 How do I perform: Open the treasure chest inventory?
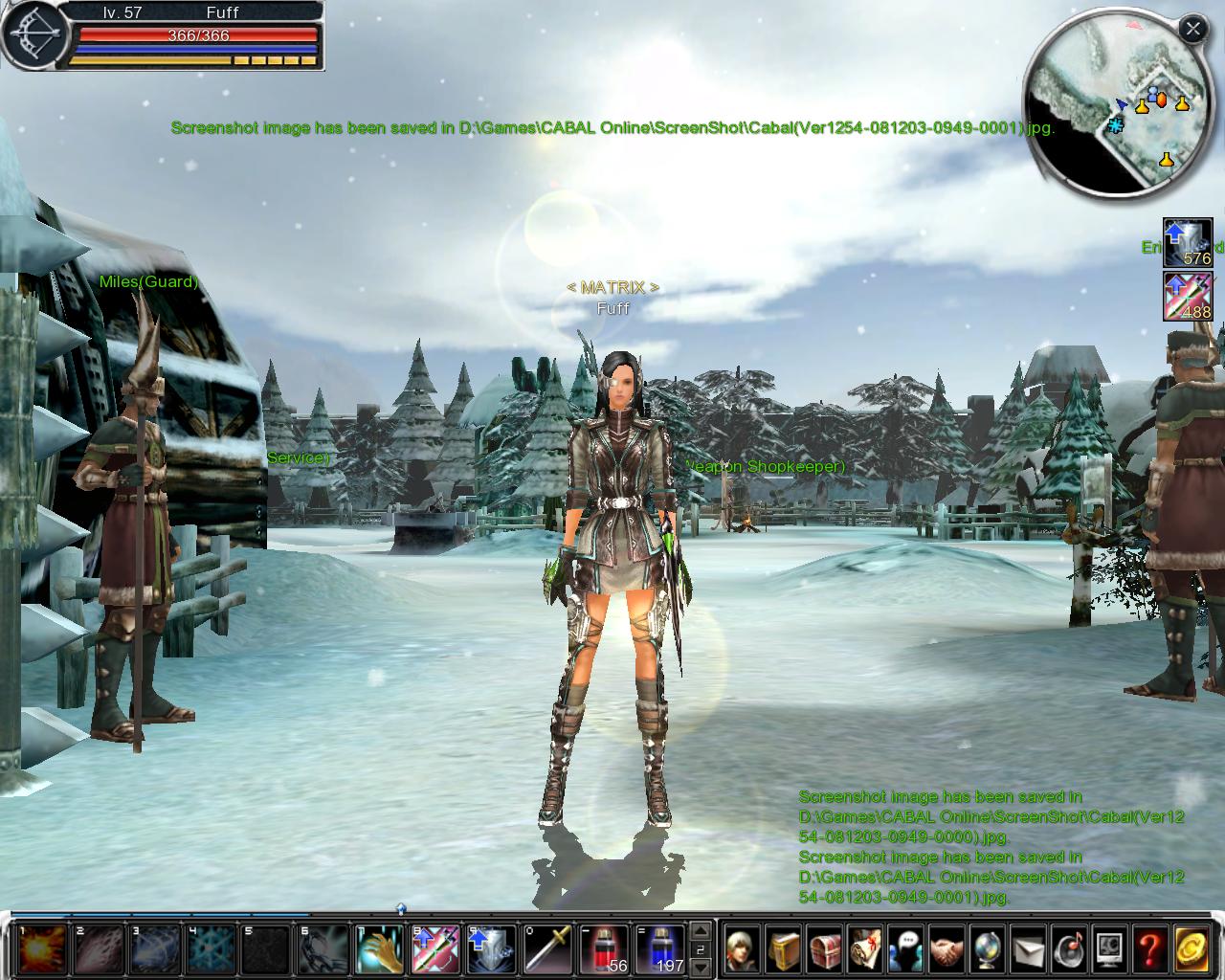826,949
